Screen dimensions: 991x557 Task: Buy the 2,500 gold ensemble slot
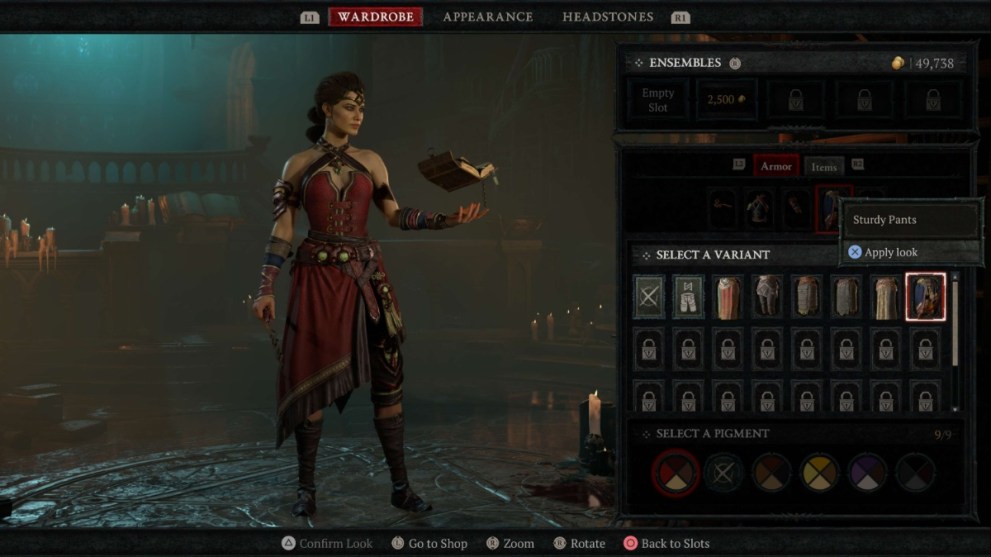(726, 100)
